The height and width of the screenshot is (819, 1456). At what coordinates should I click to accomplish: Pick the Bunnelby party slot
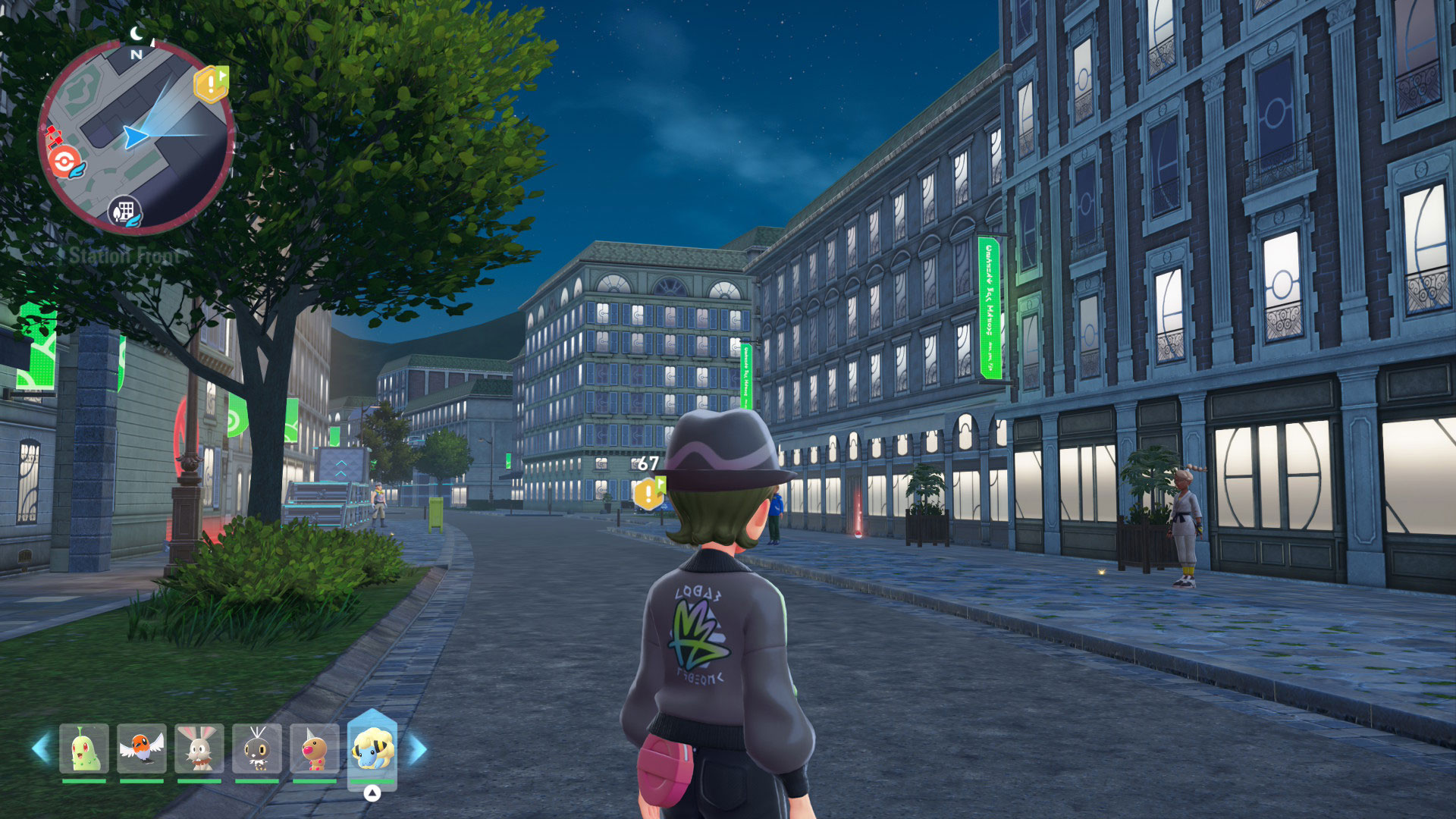[199, 748]
